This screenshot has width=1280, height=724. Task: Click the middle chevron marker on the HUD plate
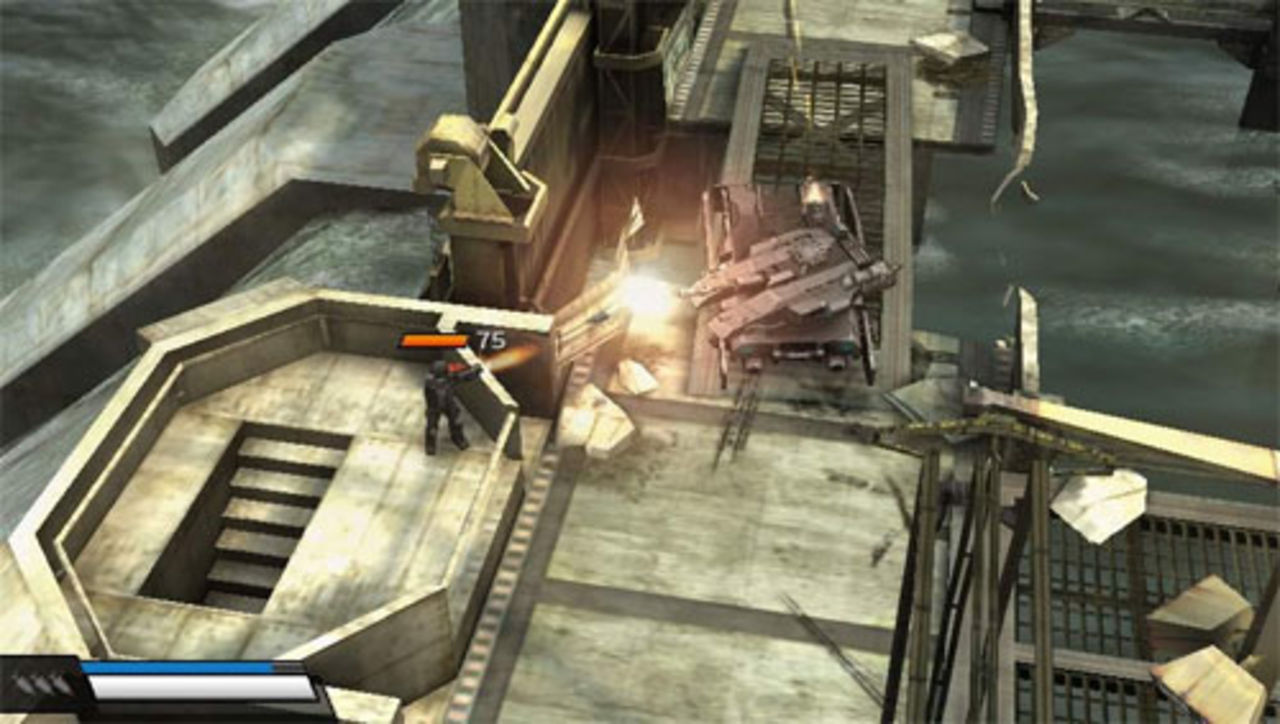point(41,684)
